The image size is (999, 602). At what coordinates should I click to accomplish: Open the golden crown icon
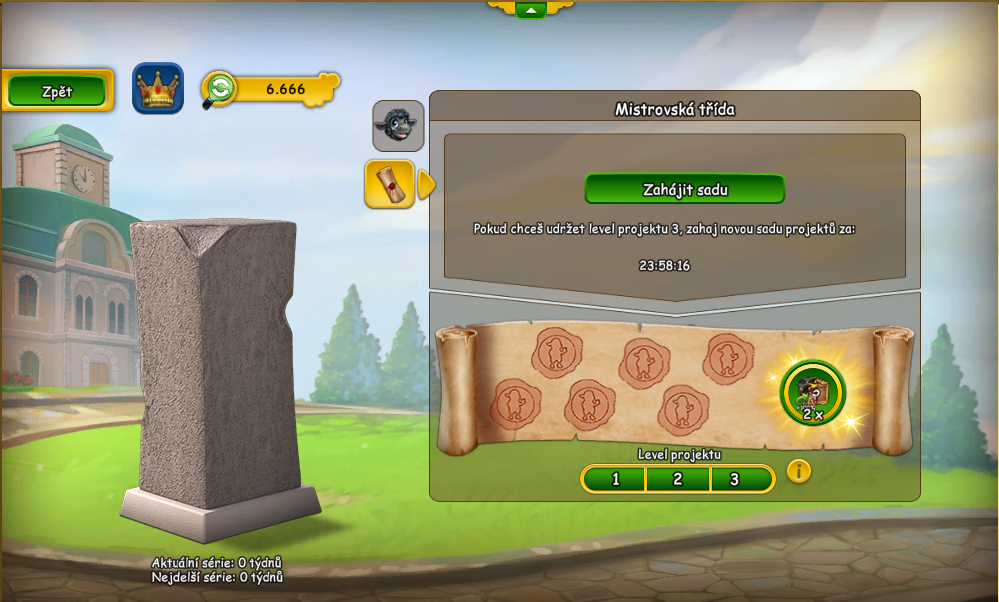coord(158,89)
